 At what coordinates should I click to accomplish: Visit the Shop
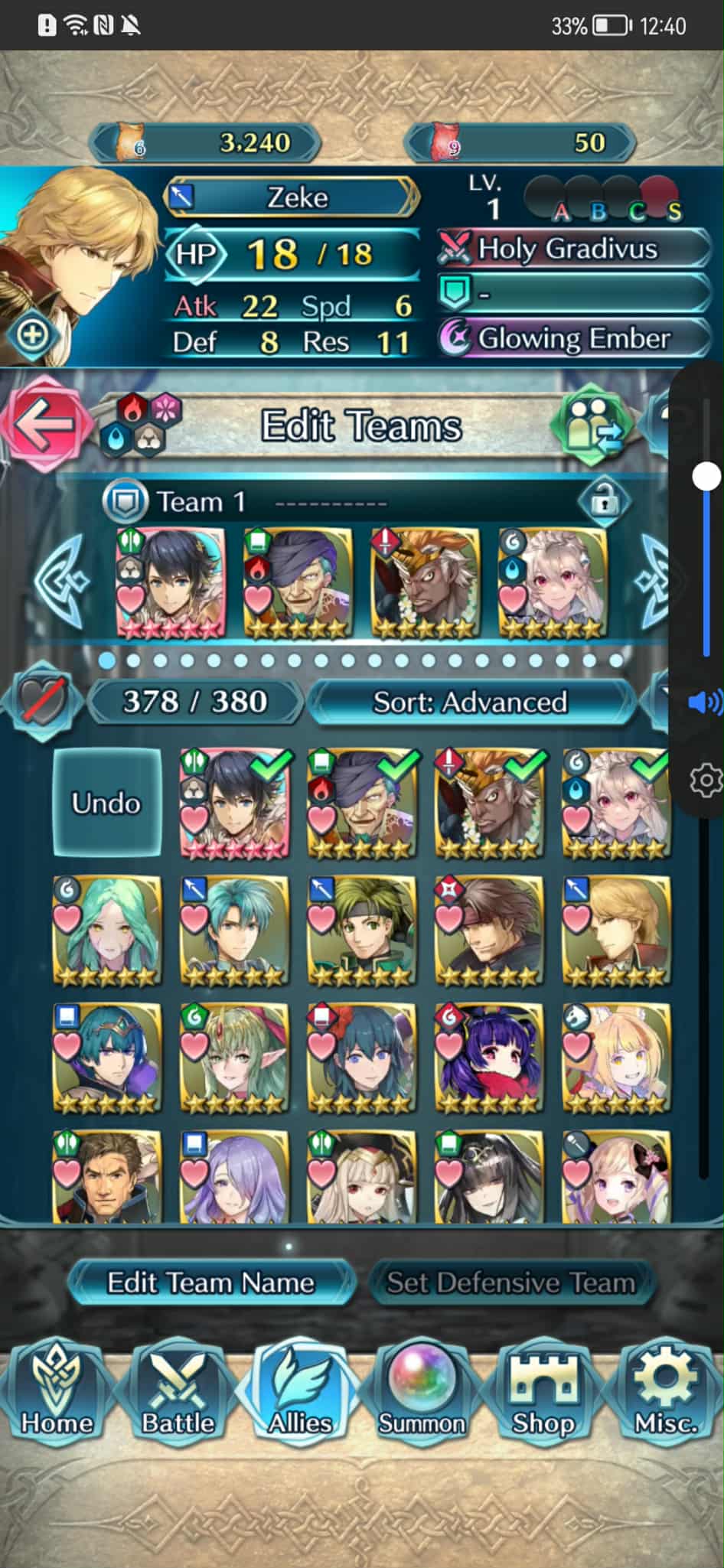pyautogui.click(x=543, y=1394)
